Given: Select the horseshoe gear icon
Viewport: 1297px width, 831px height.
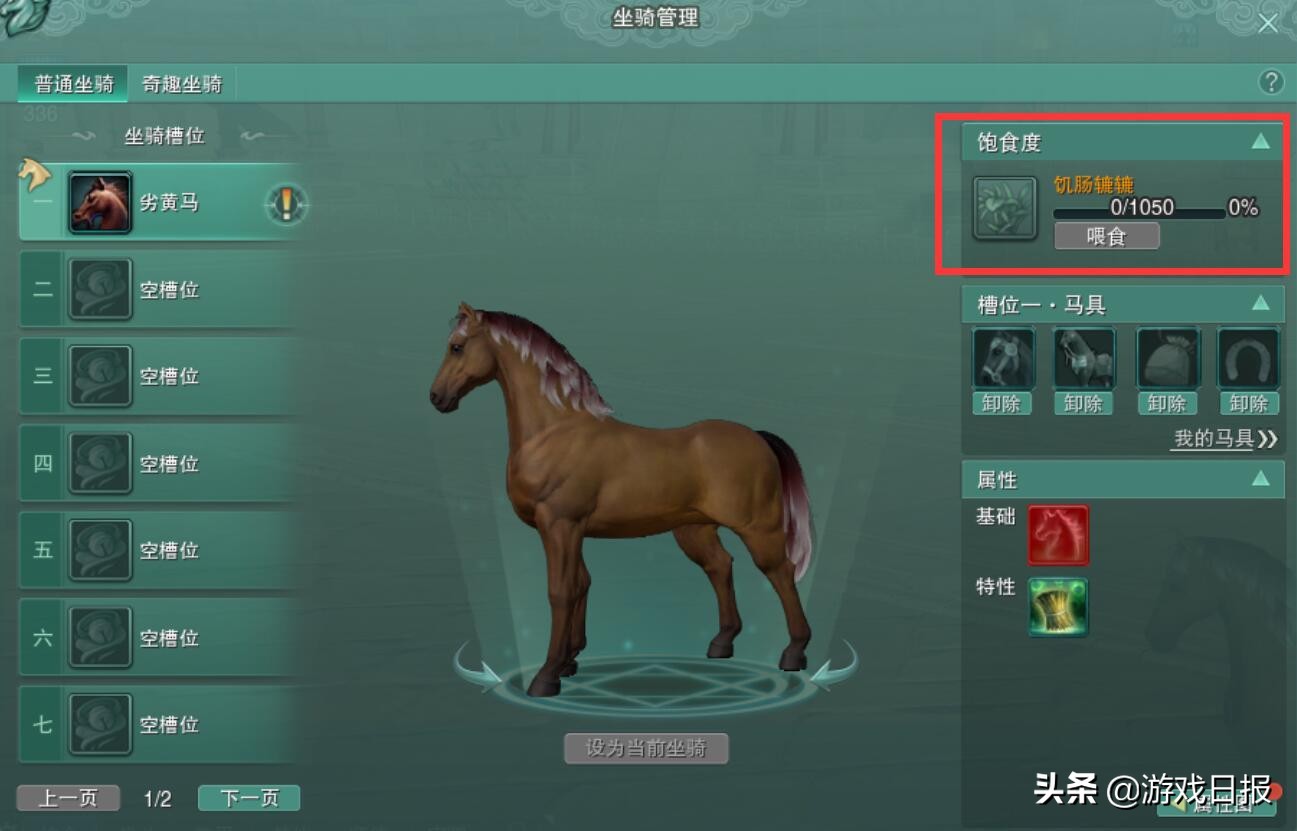Looking at the screenshot, I should [x=1247, y=357].
